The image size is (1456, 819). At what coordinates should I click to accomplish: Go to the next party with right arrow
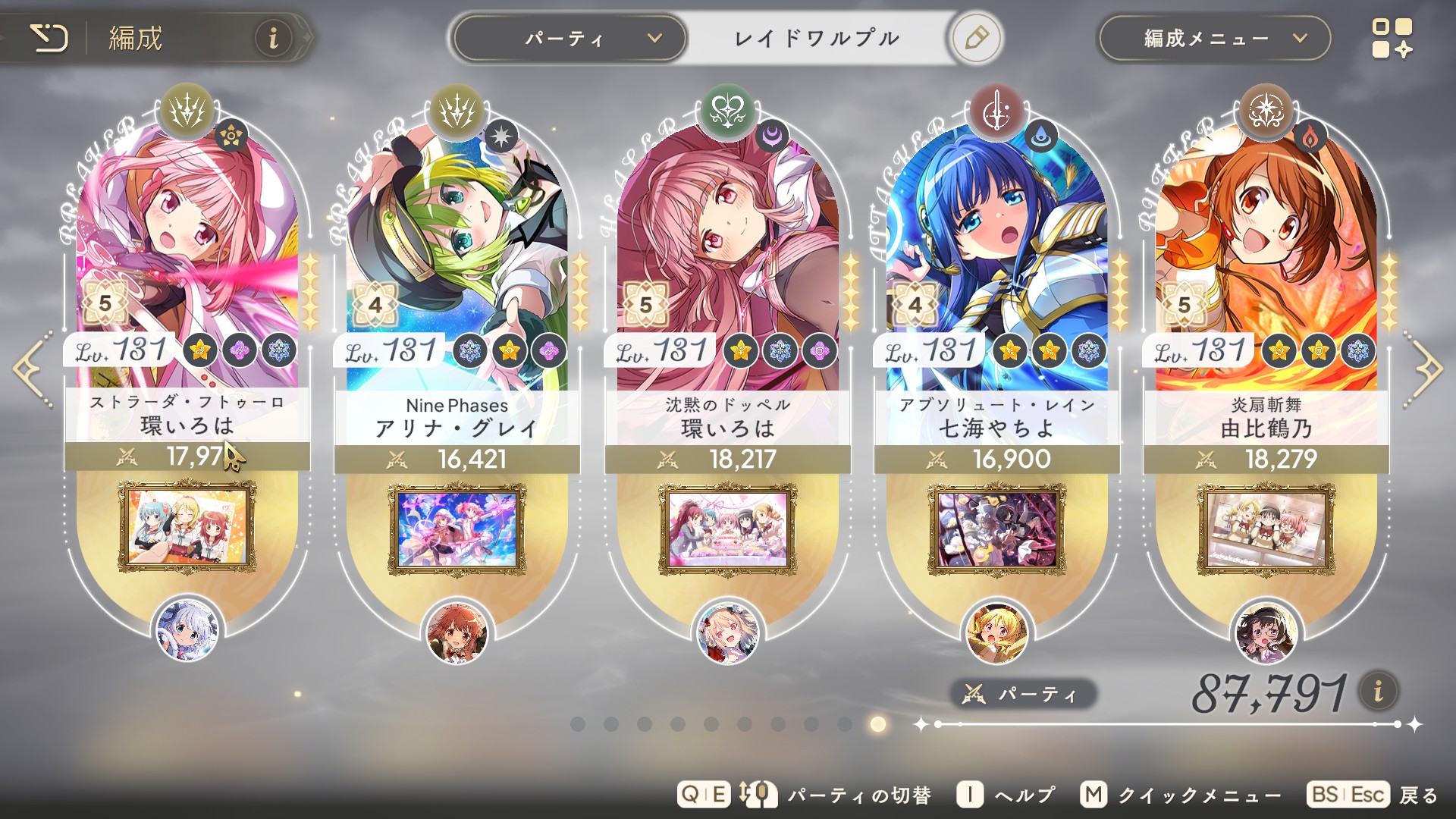click(1424, 369)
